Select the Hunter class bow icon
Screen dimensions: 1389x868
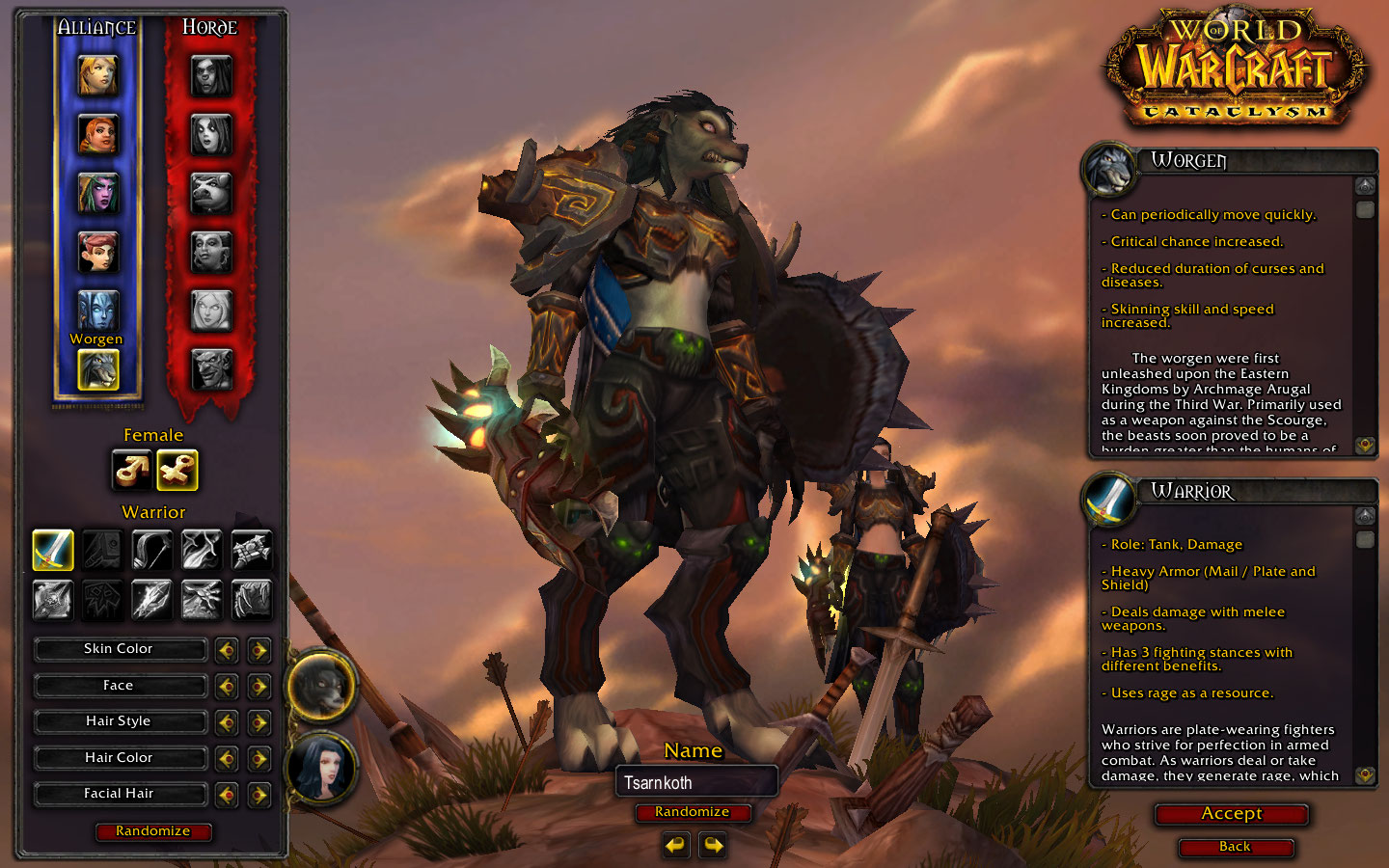click(x=151, y=550)
